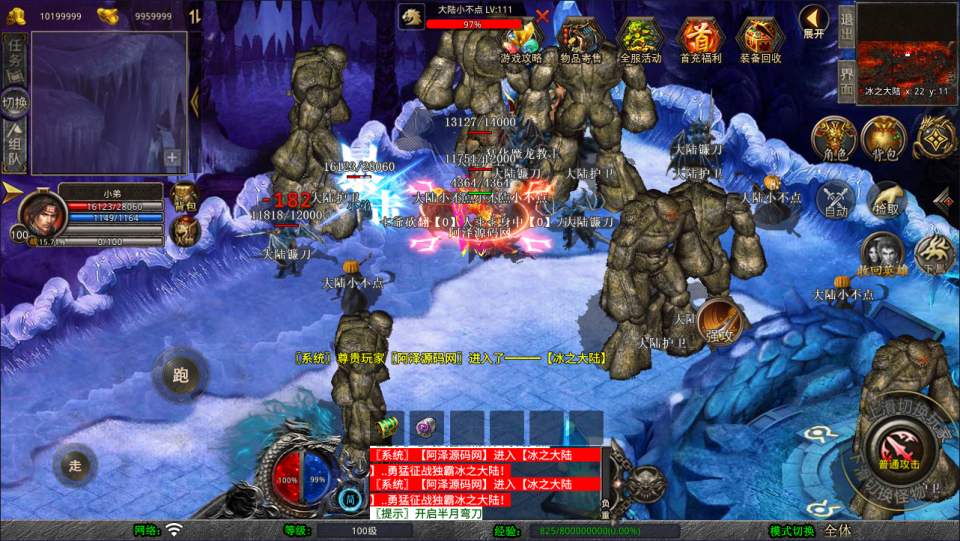Toggle 自动 auto-combat with crossed swords
Viewport: 960px width, 541px height.
[837, 198]
